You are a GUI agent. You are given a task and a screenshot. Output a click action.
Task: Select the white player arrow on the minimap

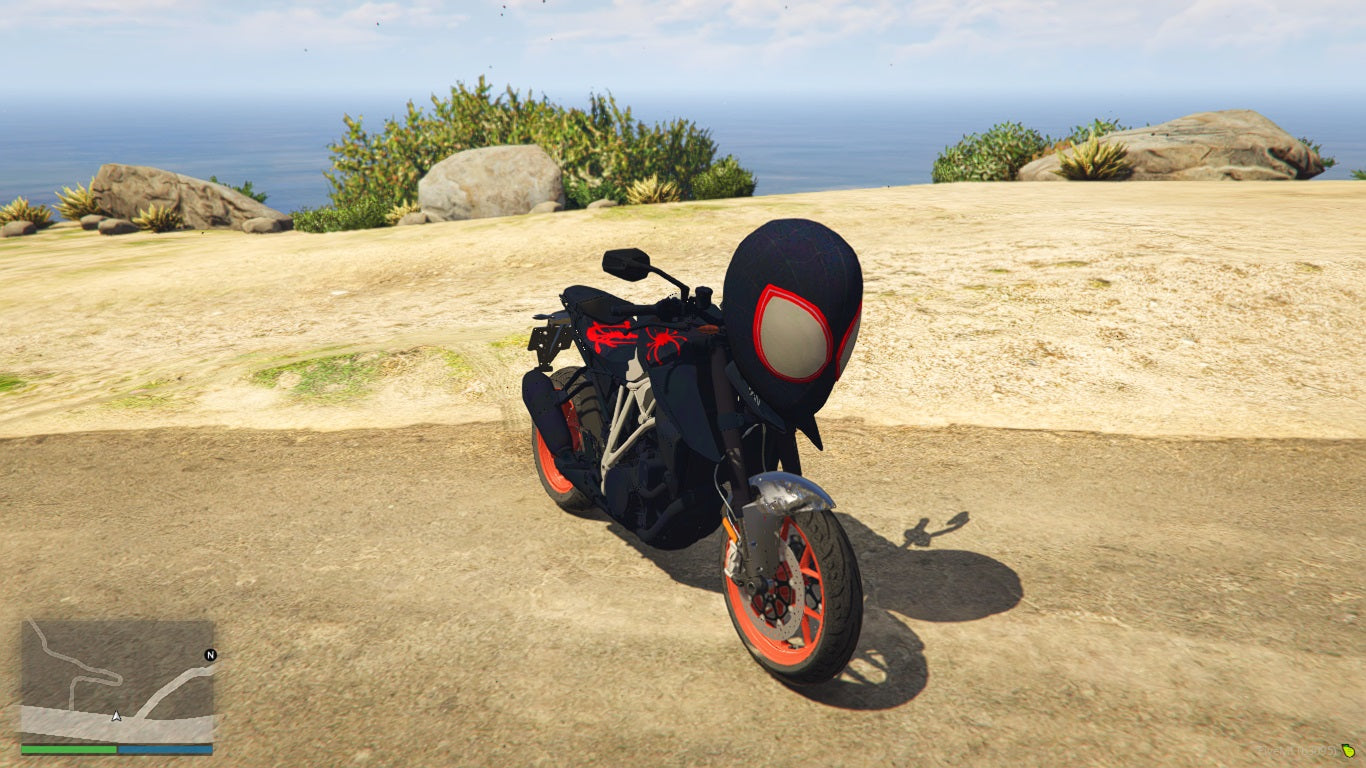115,715
